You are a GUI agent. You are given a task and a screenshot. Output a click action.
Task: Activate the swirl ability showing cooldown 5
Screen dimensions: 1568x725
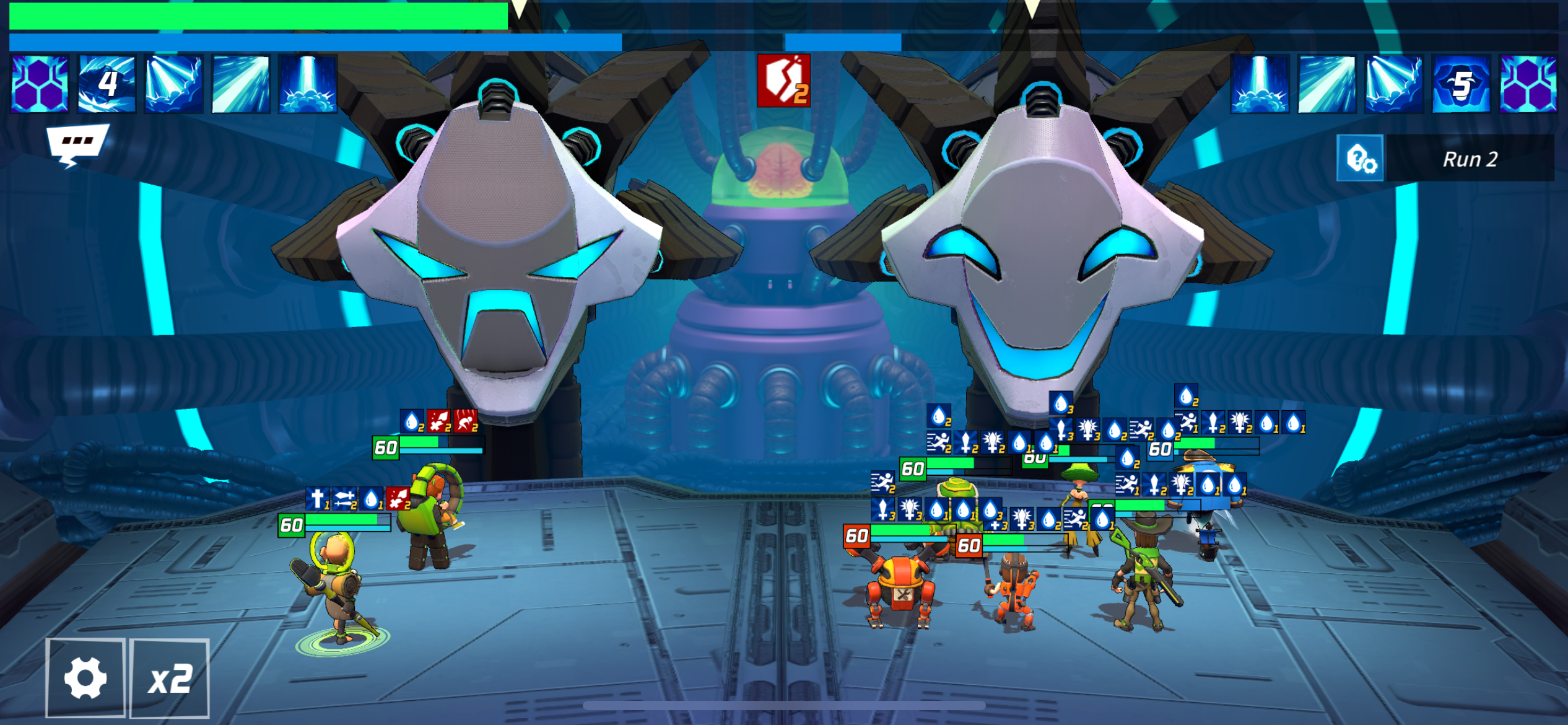(x=1460, y=84)
